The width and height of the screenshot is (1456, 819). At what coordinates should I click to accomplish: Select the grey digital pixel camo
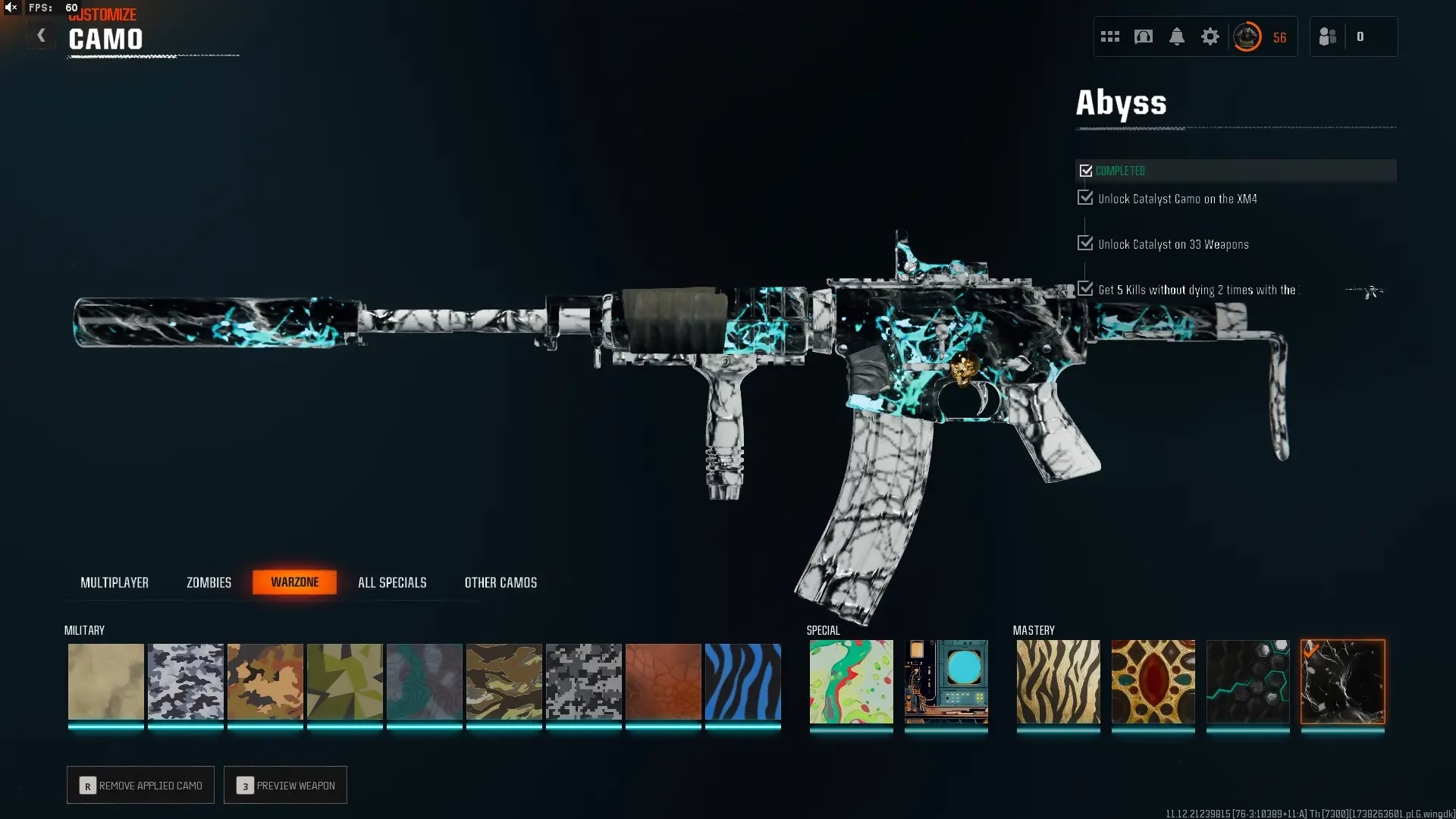point(583,682)
